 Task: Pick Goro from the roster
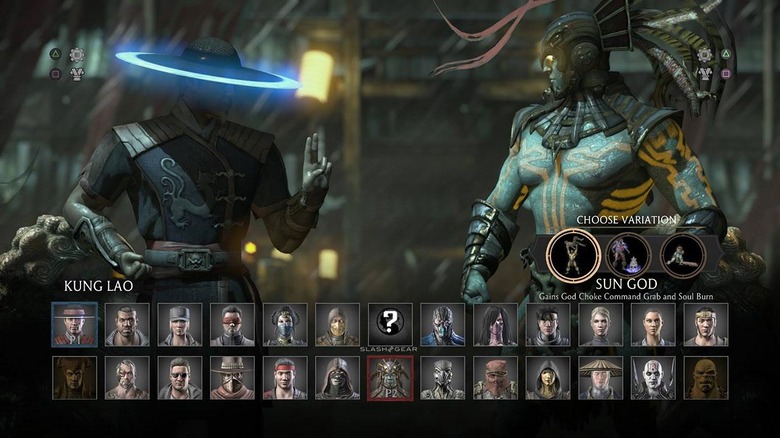(x=706, y=378)
